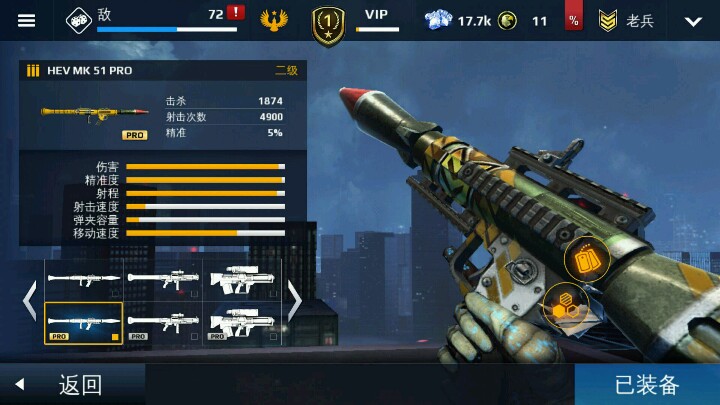Click the 已装备 equipped button
720x405 pixels.
point(647,384)
